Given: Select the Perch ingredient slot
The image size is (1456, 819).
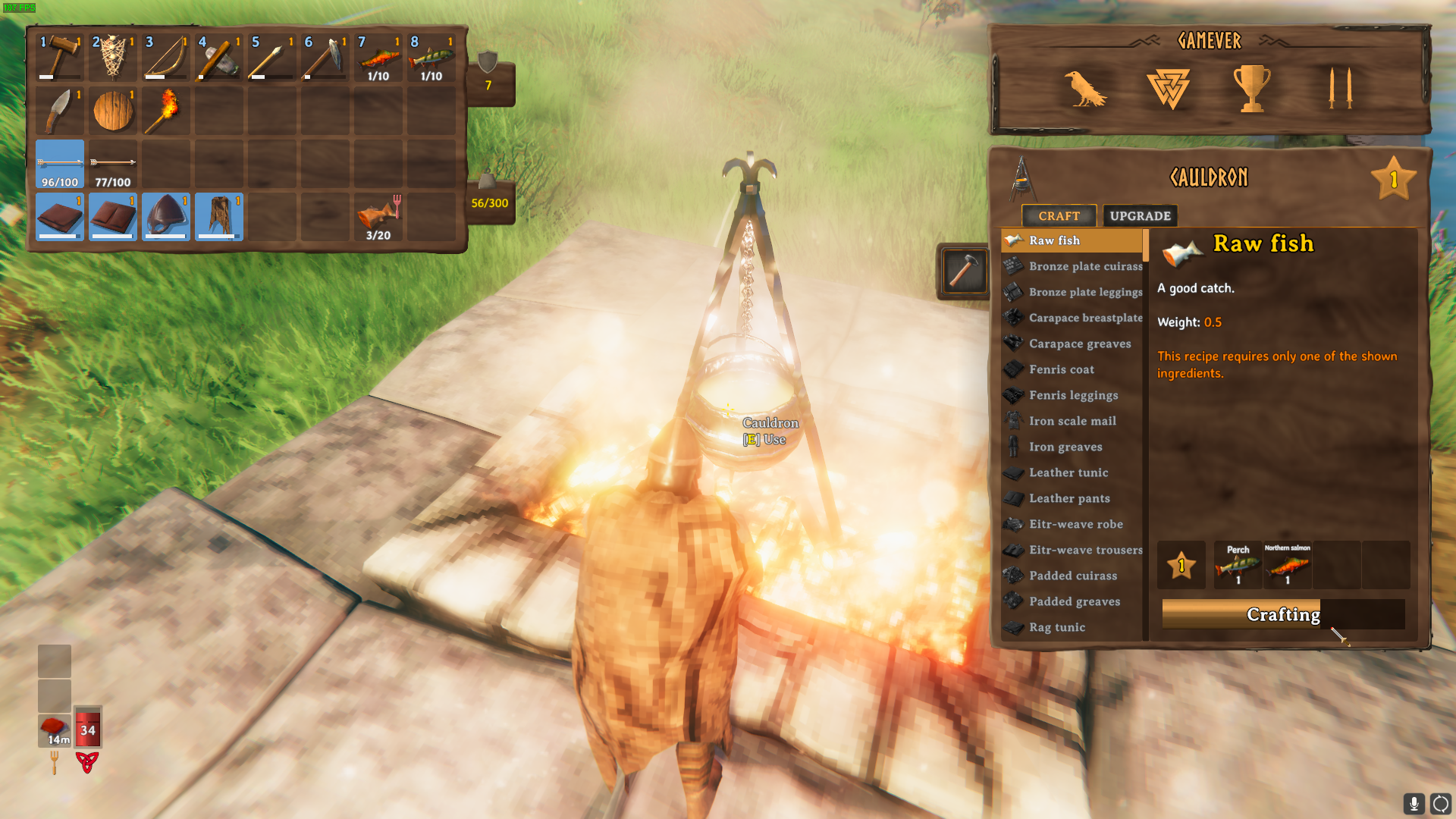Looking at the screenshot, I should [1238, 566].
